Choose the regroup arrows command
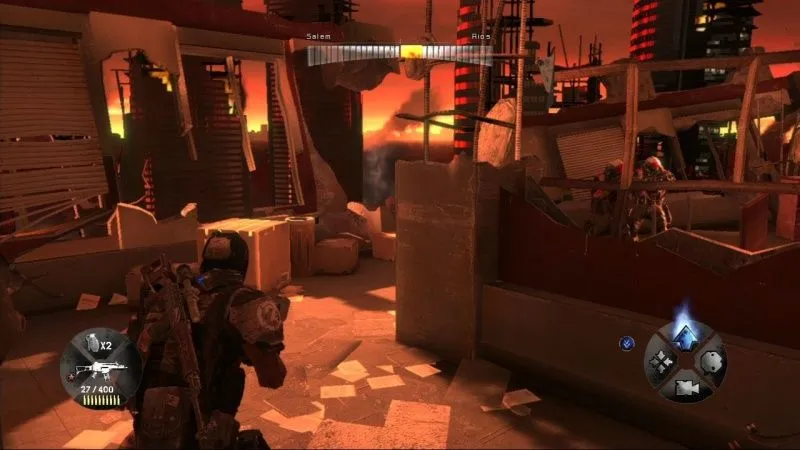 (660, 361)
